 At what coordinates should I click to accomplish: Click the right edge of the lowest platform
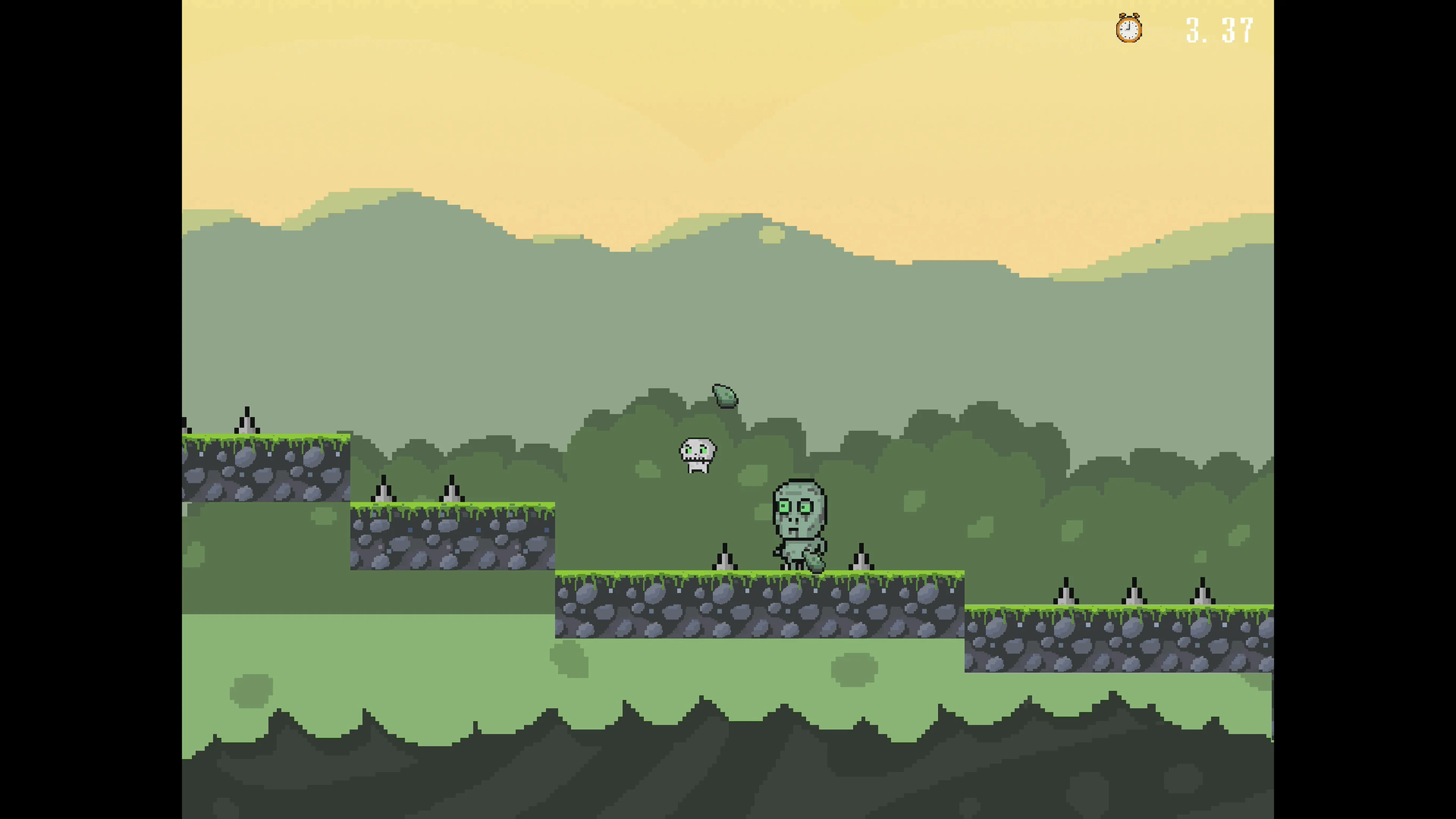tap(1266, 633)
